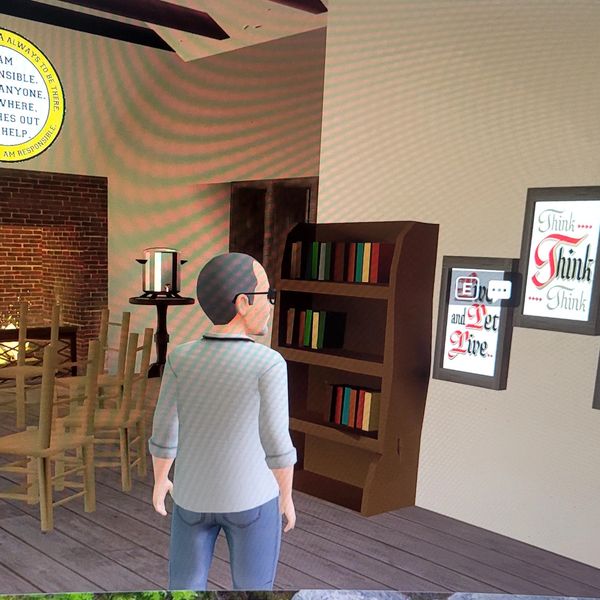
Task: Click the speech bubble interaction icon
Action: pos(499,290)
